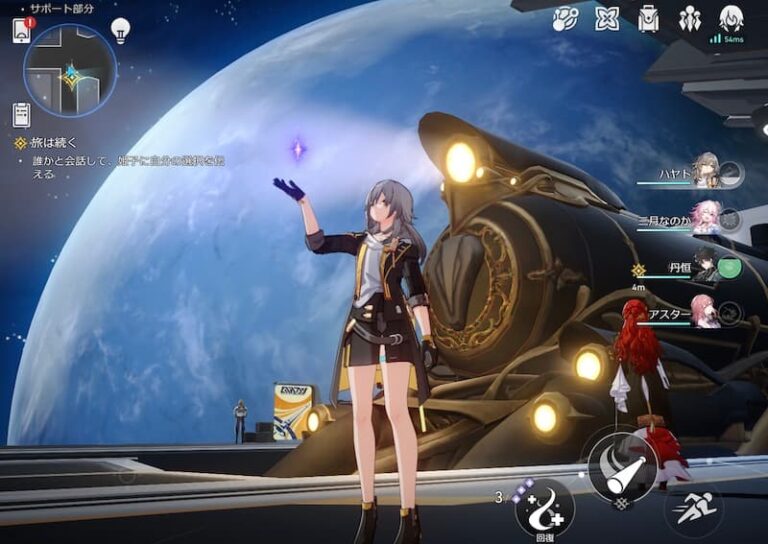The width and height of the screenshot is (768, 544).
Task: Open the four-pointed star icon
Action: [x=607, y=19]
